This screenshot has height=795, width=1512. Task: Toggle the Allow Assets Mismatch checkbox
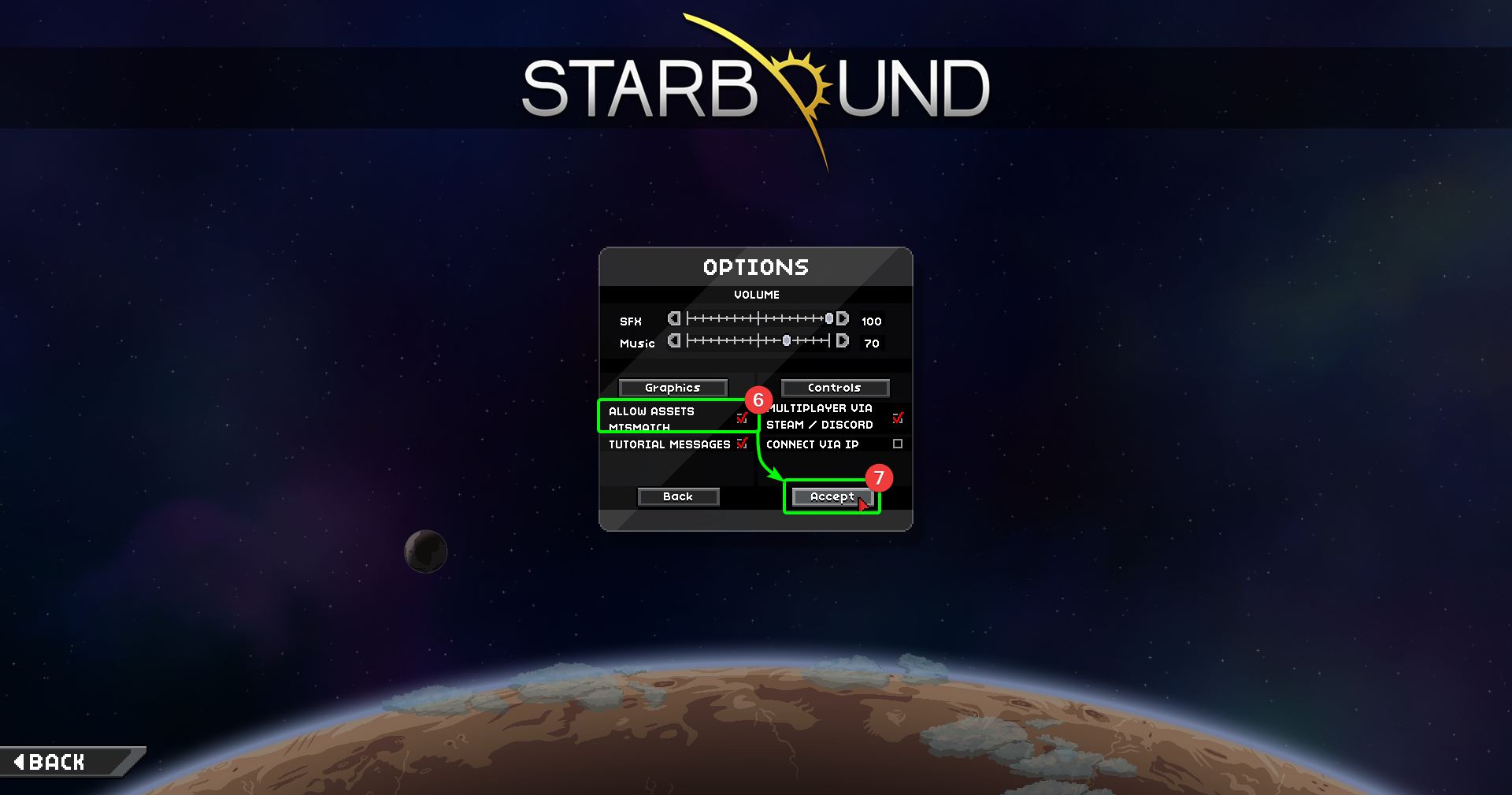(x=741, y=418)
